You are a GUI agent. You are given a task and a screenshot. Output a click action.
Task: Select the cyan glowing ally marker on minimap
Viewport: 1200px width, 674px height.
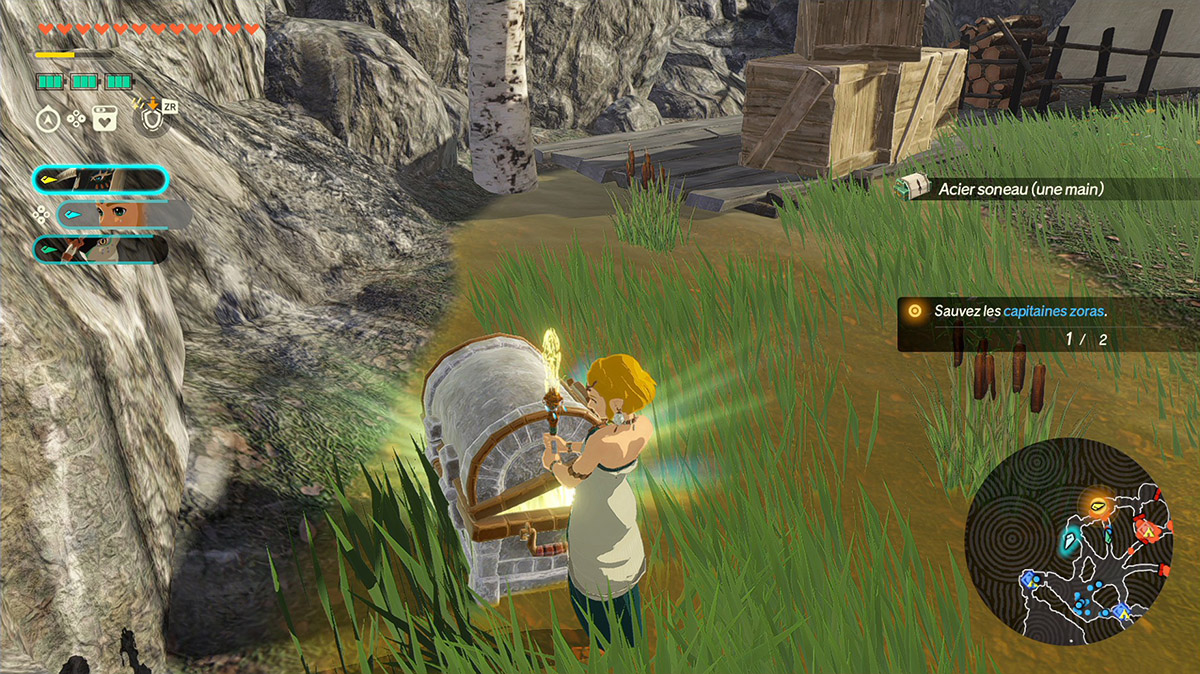click(x=1068, y=541)
